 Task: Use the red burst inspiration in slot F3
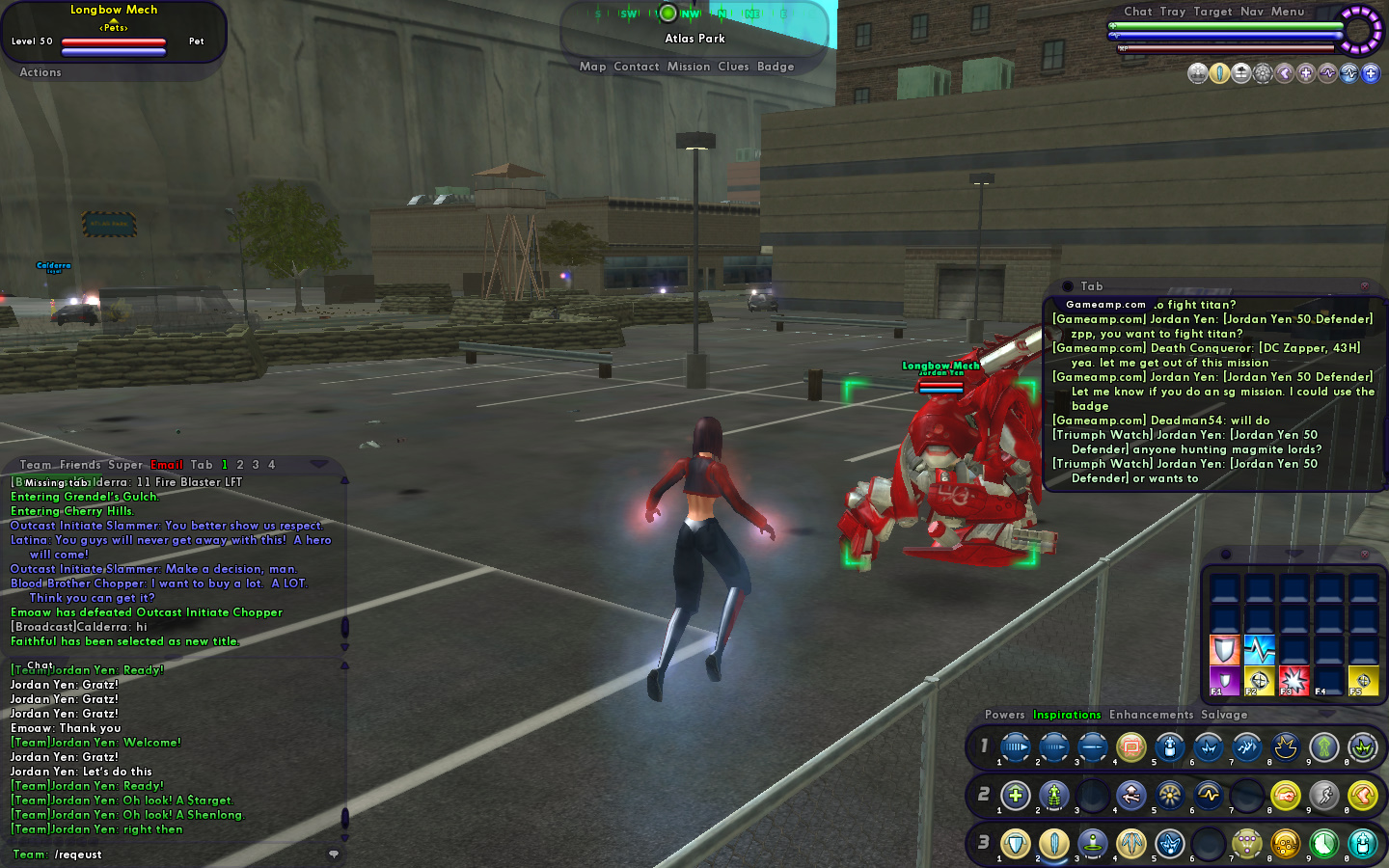[1294, 680]
